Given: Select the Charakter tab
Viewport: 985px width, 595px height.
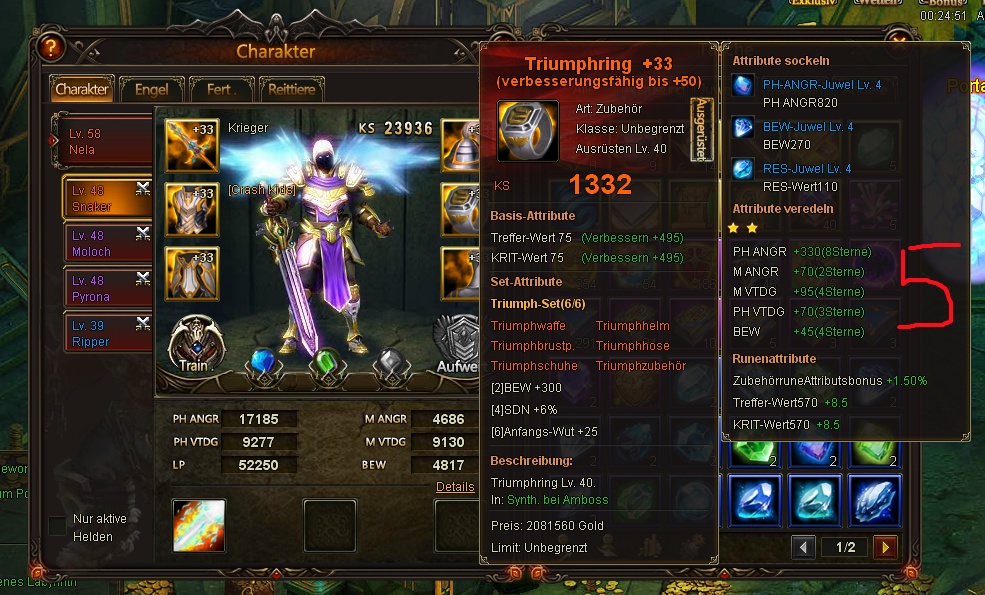Looking at the screenshot, I should (x=82, y=89).
